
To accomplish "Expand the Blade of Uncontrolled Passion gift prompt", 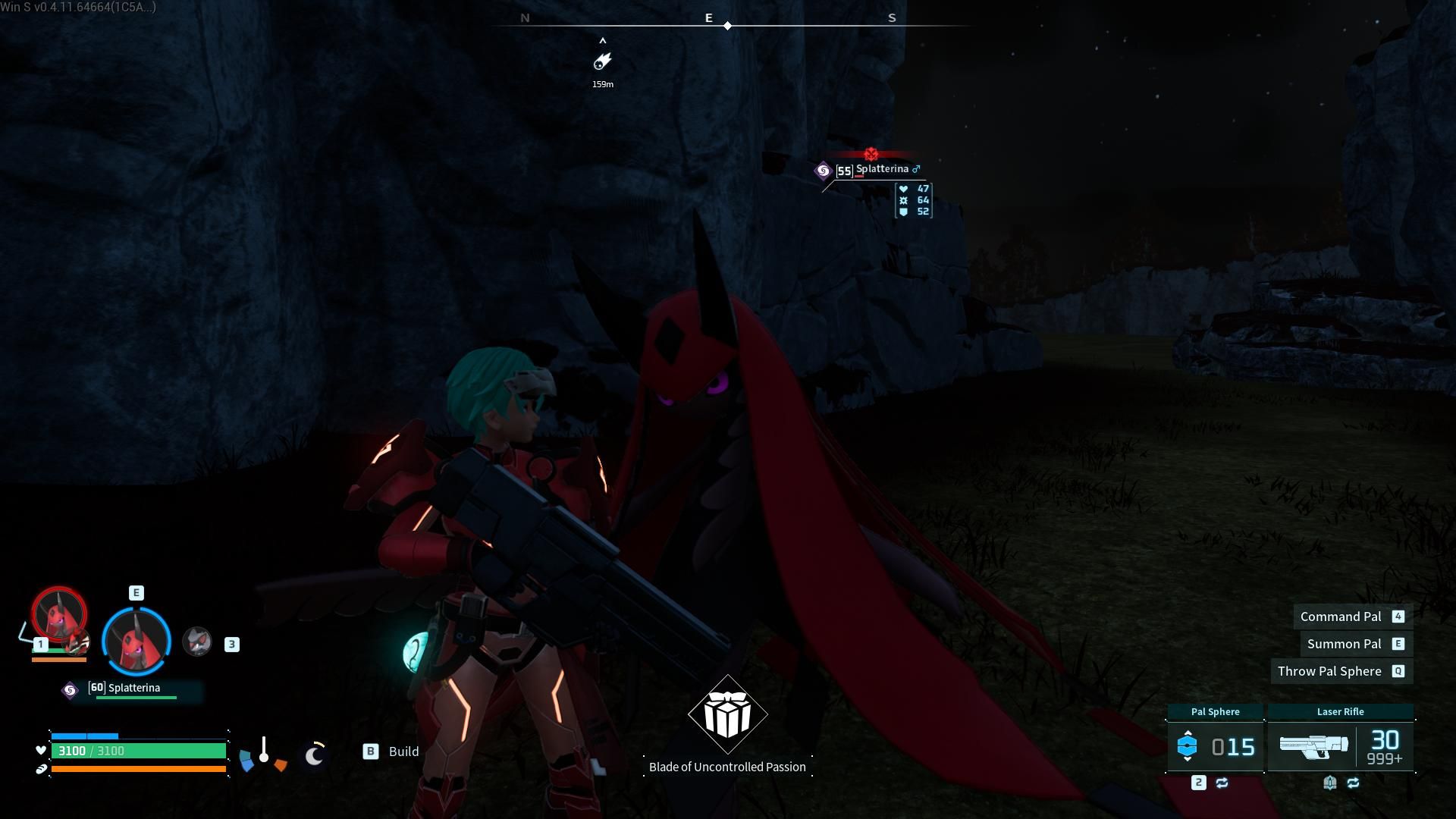I will (x=726, y=713).
